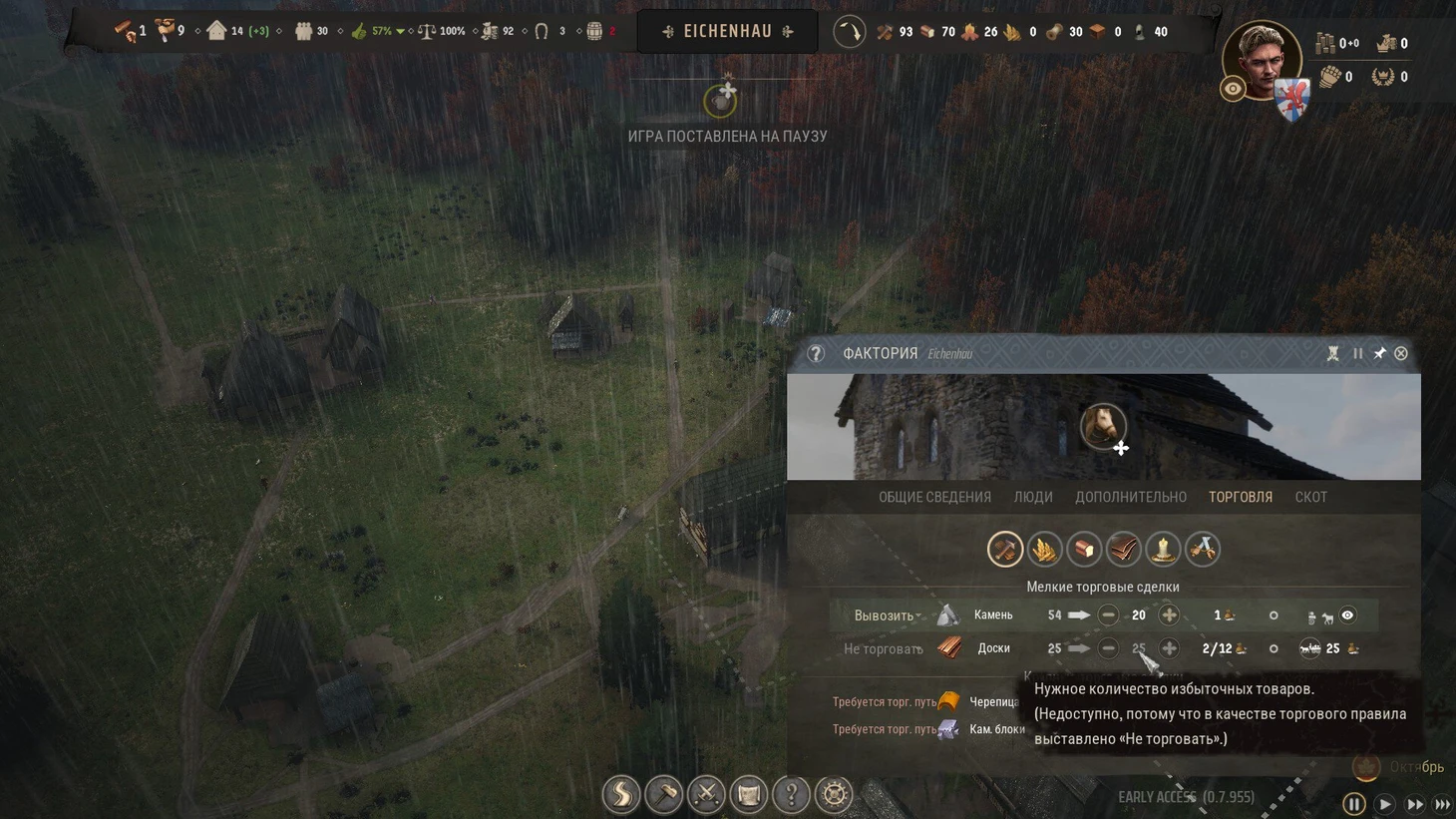Select the candle goods trade category
The height and width of the screenshot is (819, 1456).
tap(1163, 549)
